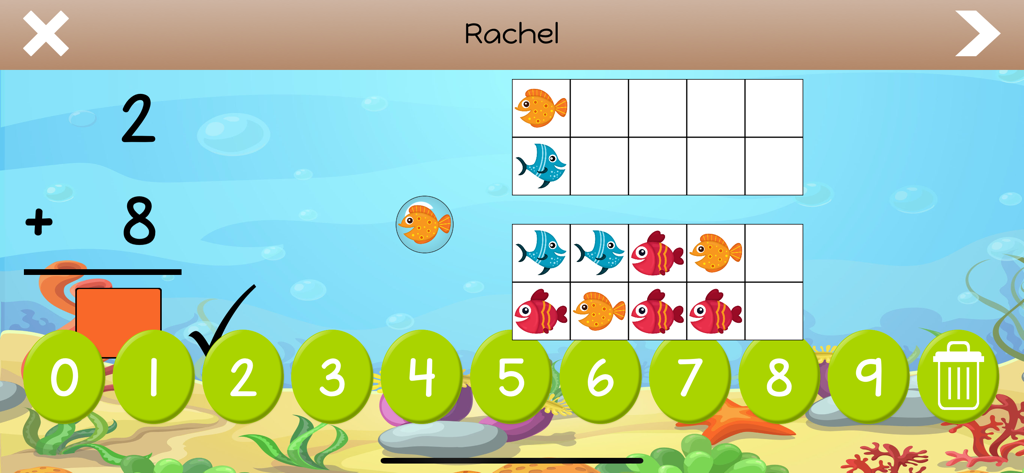Select the number 7 bubble
This screenshot has width=1024, height=473.
pos(689,379)
